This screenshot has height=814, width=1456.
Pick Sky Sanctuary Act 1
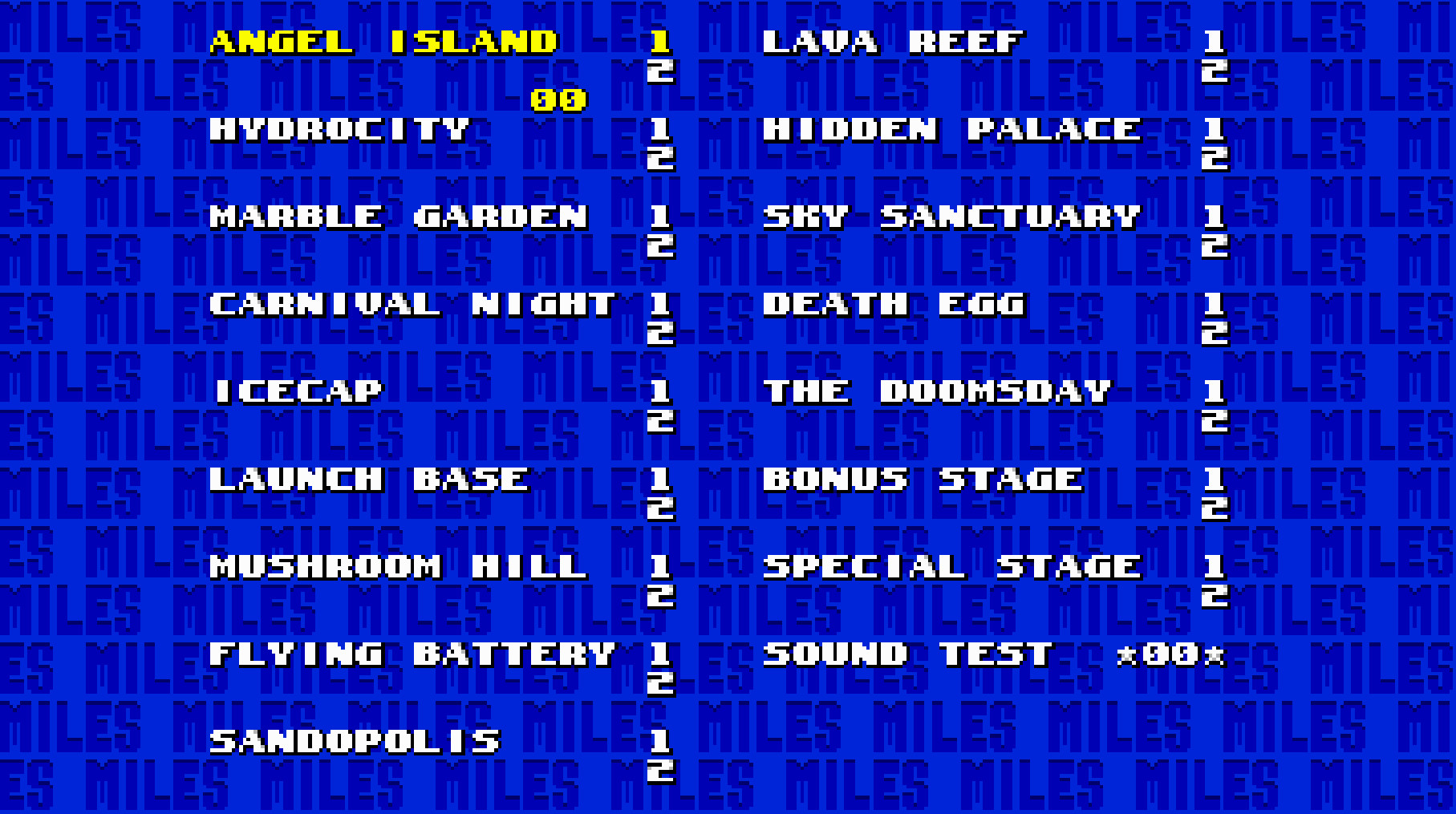(x=1216, y=217)
